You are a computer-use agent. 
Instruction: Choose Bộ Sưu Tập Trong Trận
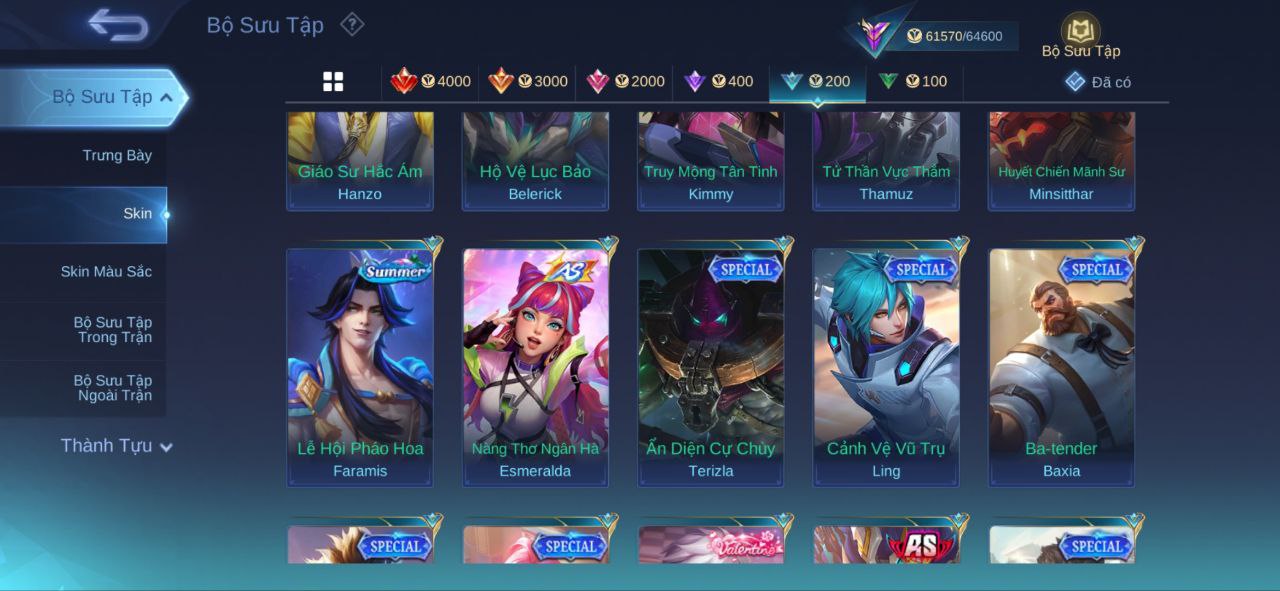[113, 330]
